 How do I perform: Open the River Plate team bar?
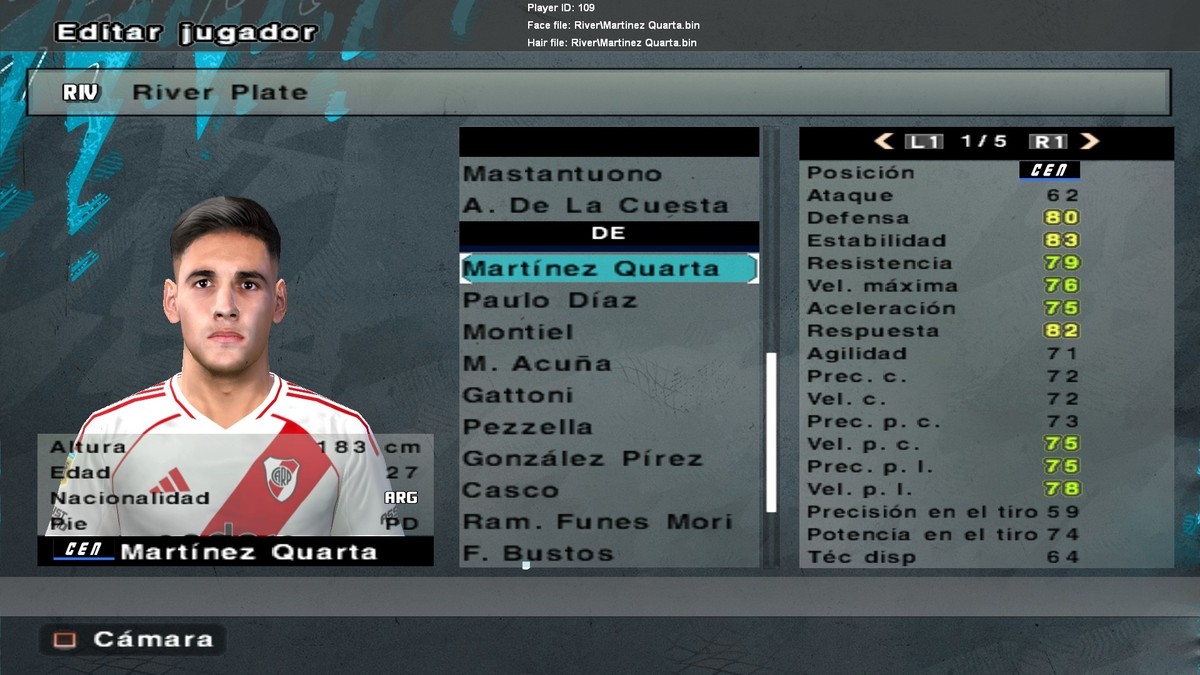(x=598, y=93)
